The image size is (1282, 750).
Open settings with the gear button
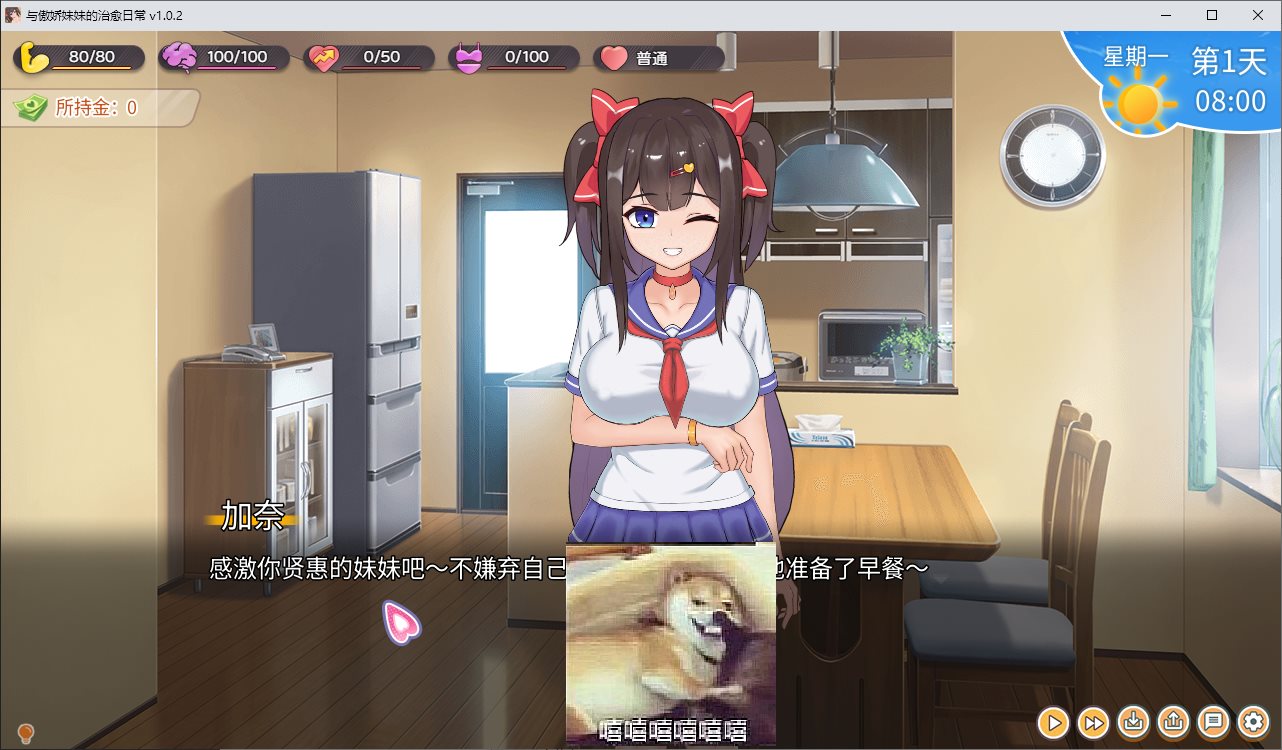1254,721
